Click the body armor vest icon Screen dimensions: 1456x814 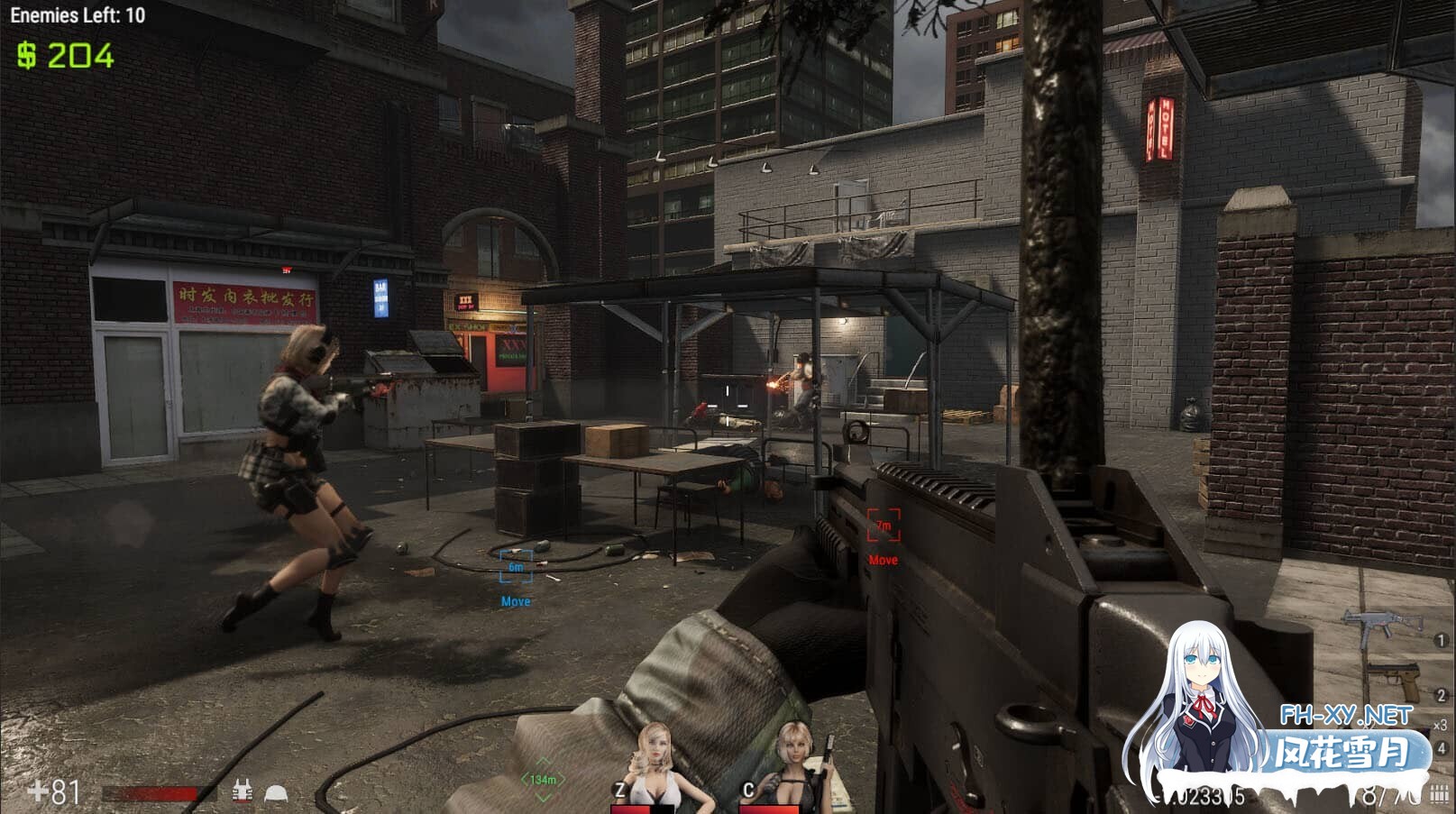pyautogui.click(x=242, y=791)
